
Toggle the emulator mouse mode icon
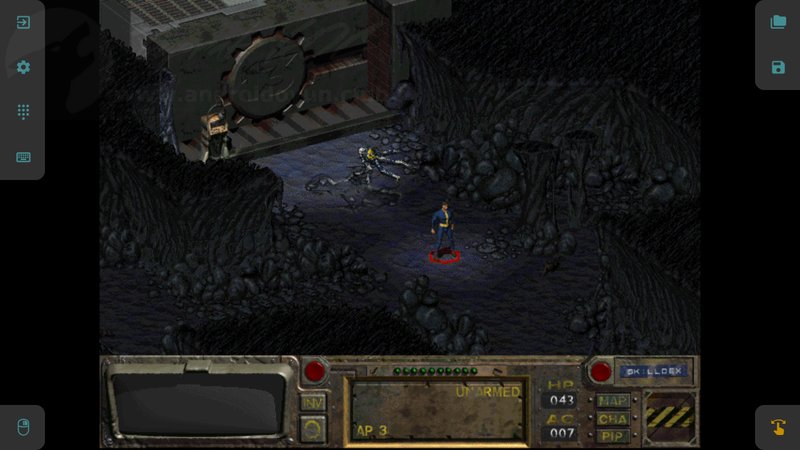point(23,427)
